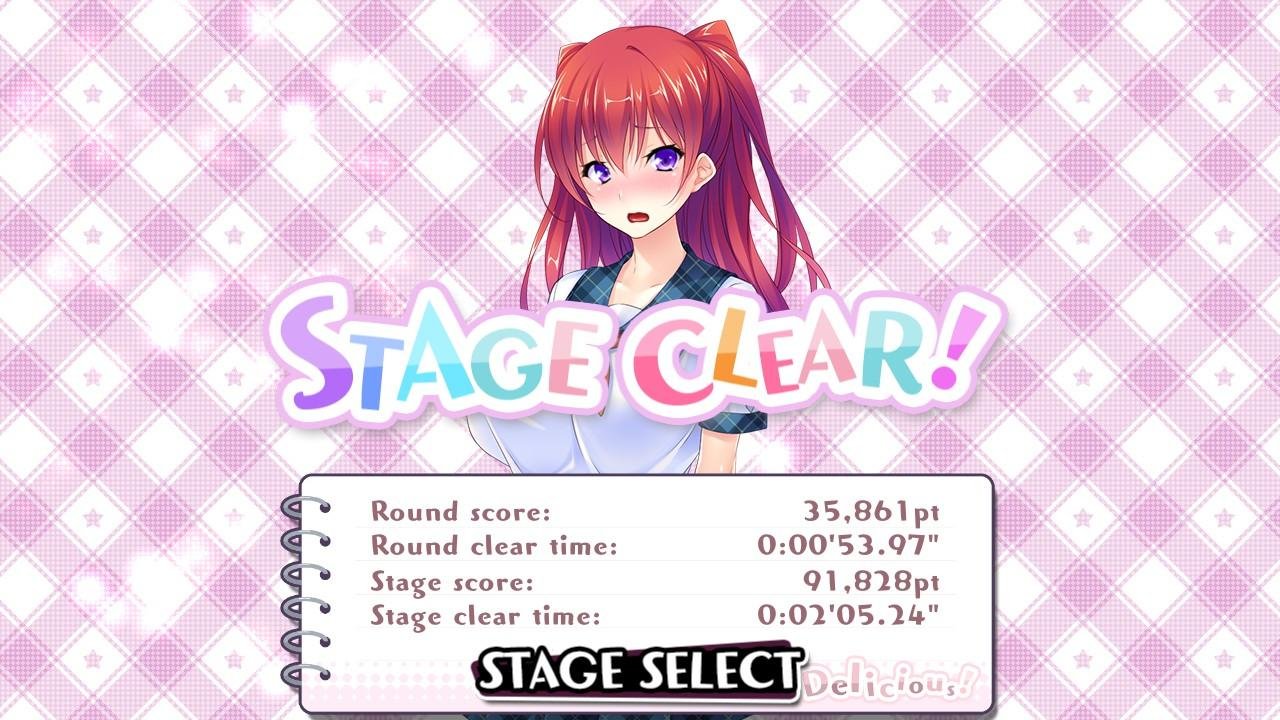Click the Round score value 35,861pt
The image size is (1280, 720).
872,511
